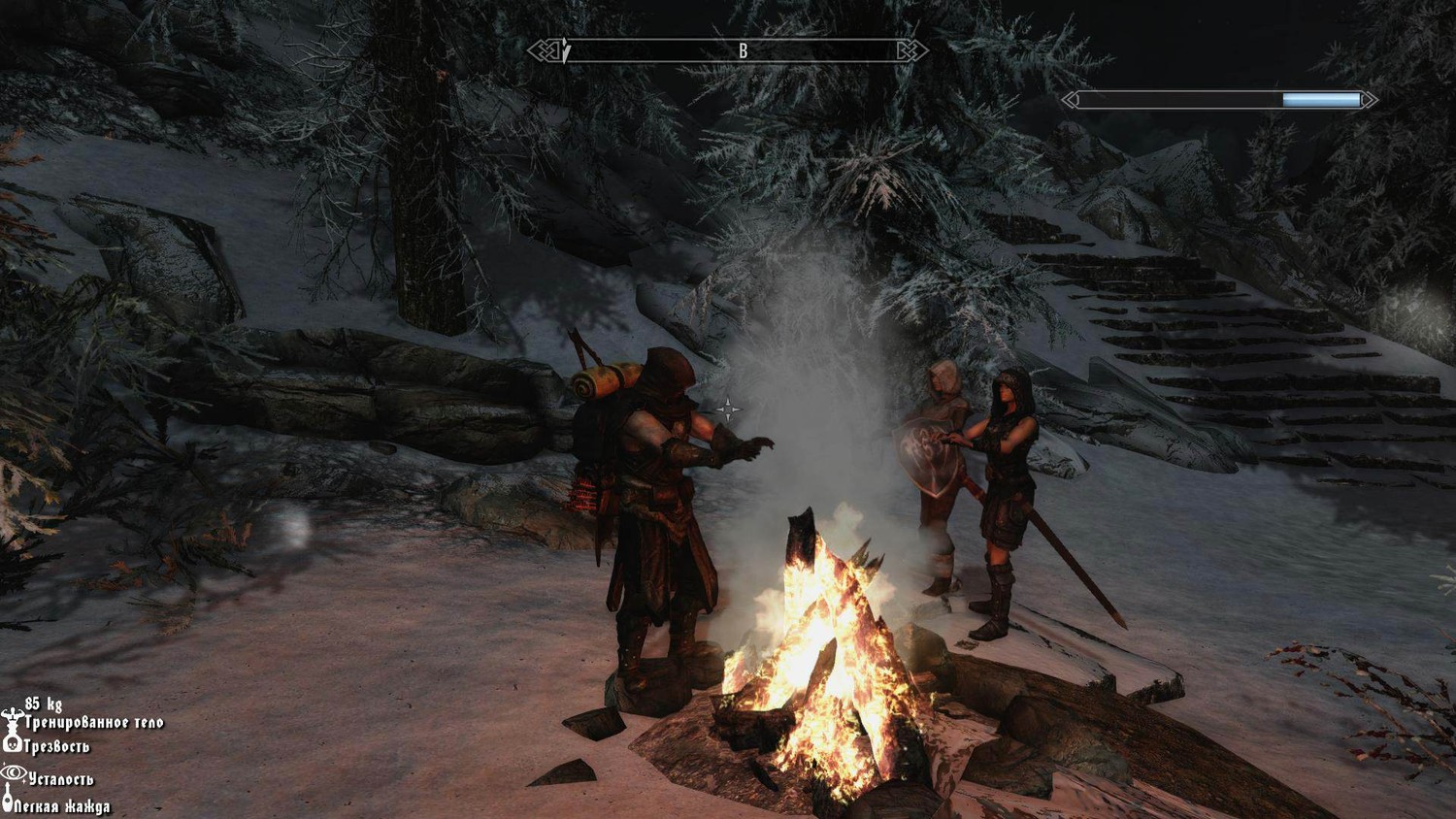The width and height of the screenshot is (1456, 819).
Task: Click the eye-shaped fatigue status icon
Action: coord(14,773)
